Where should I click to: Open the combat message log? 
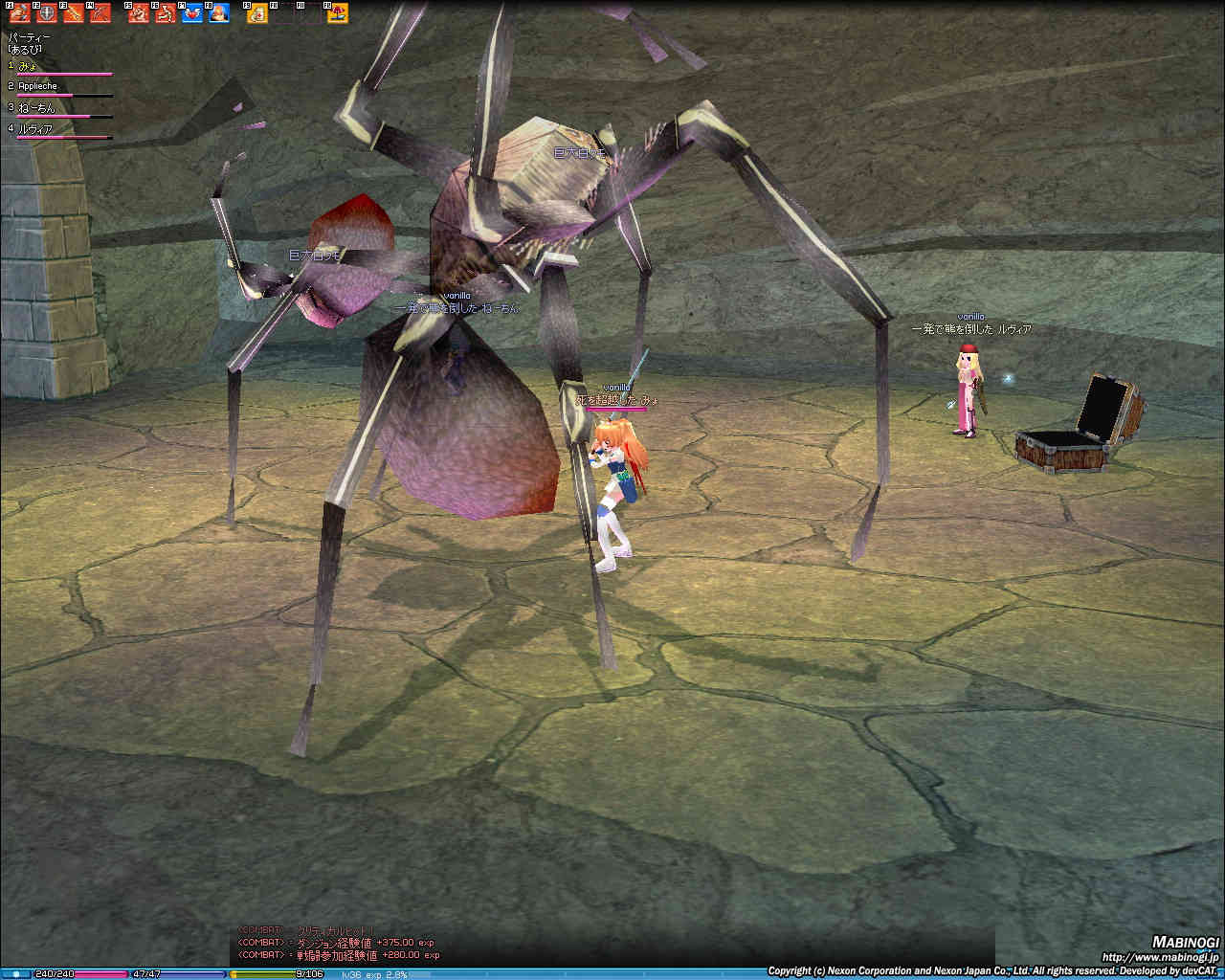(337, 943)
